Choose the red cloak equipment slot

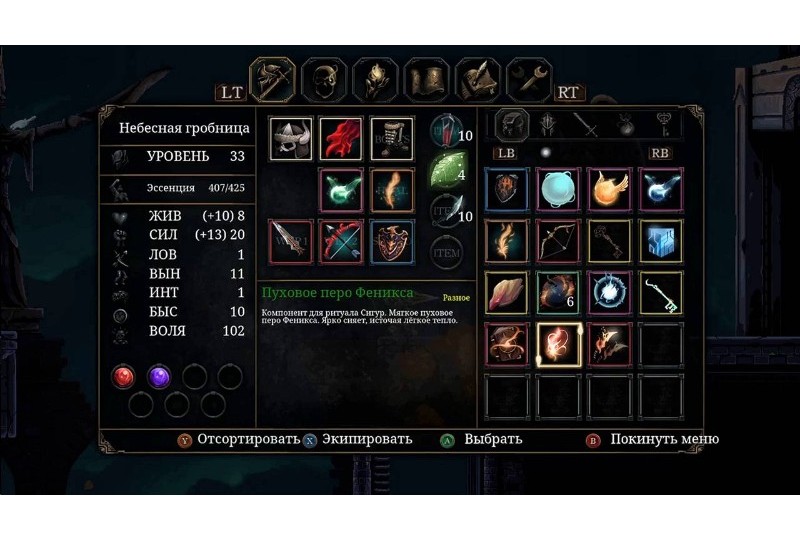tap(341, 138)
